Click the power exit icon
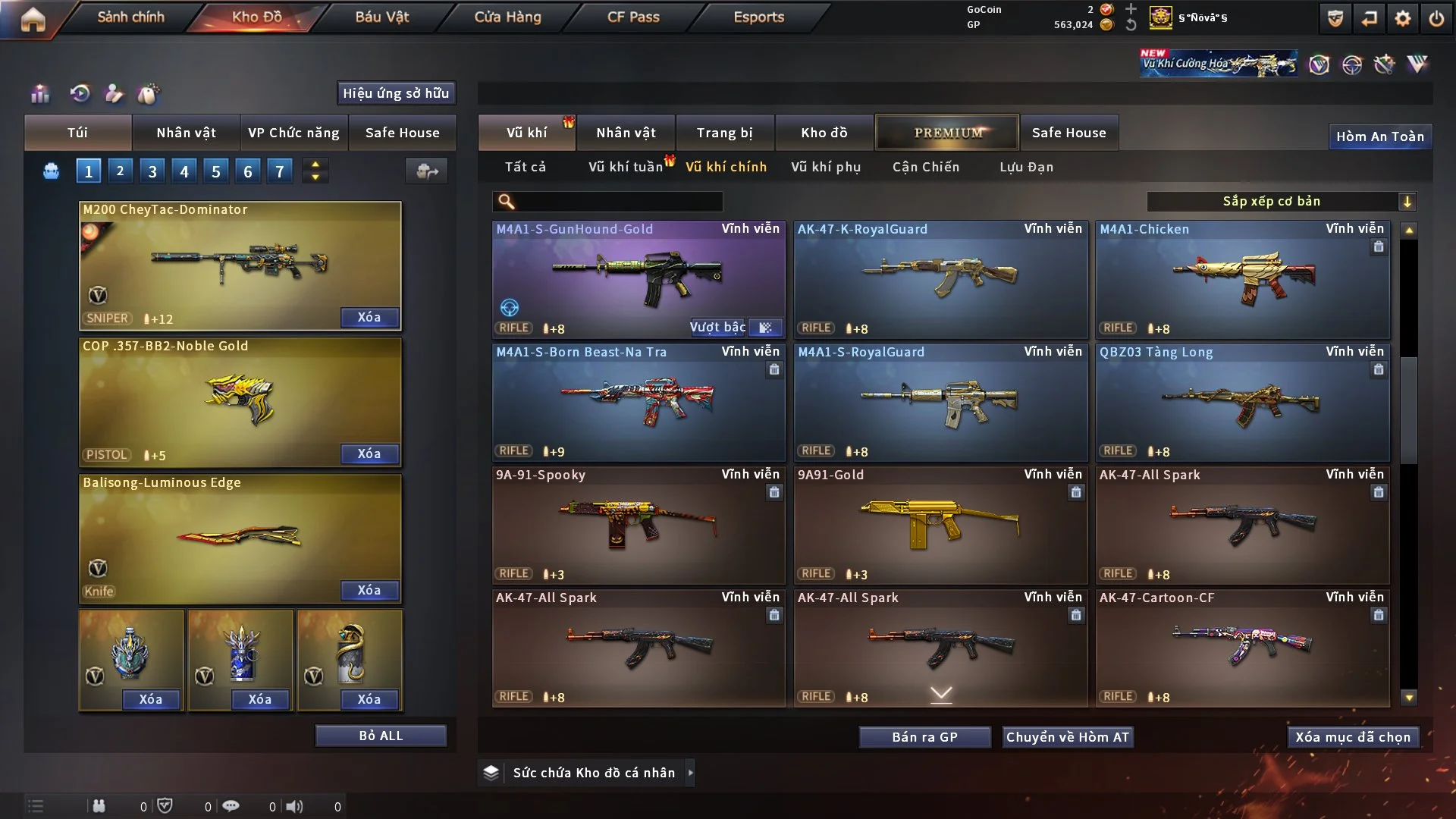The width and height of the screenshot is (1456, 819). pos(1436,18)
